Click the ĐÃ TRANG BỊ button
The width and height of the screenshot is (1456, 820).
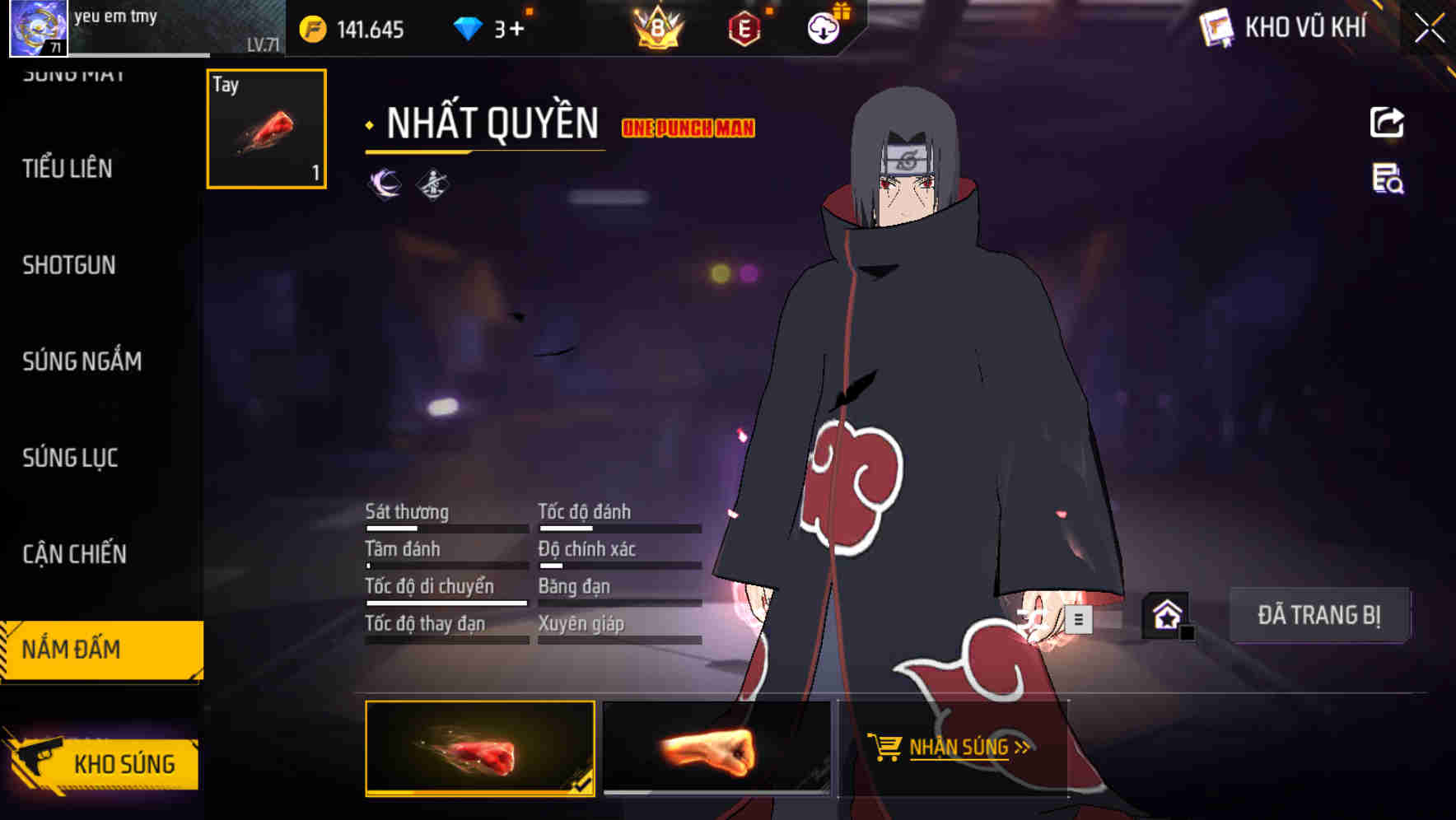(x=1321, y=615)
